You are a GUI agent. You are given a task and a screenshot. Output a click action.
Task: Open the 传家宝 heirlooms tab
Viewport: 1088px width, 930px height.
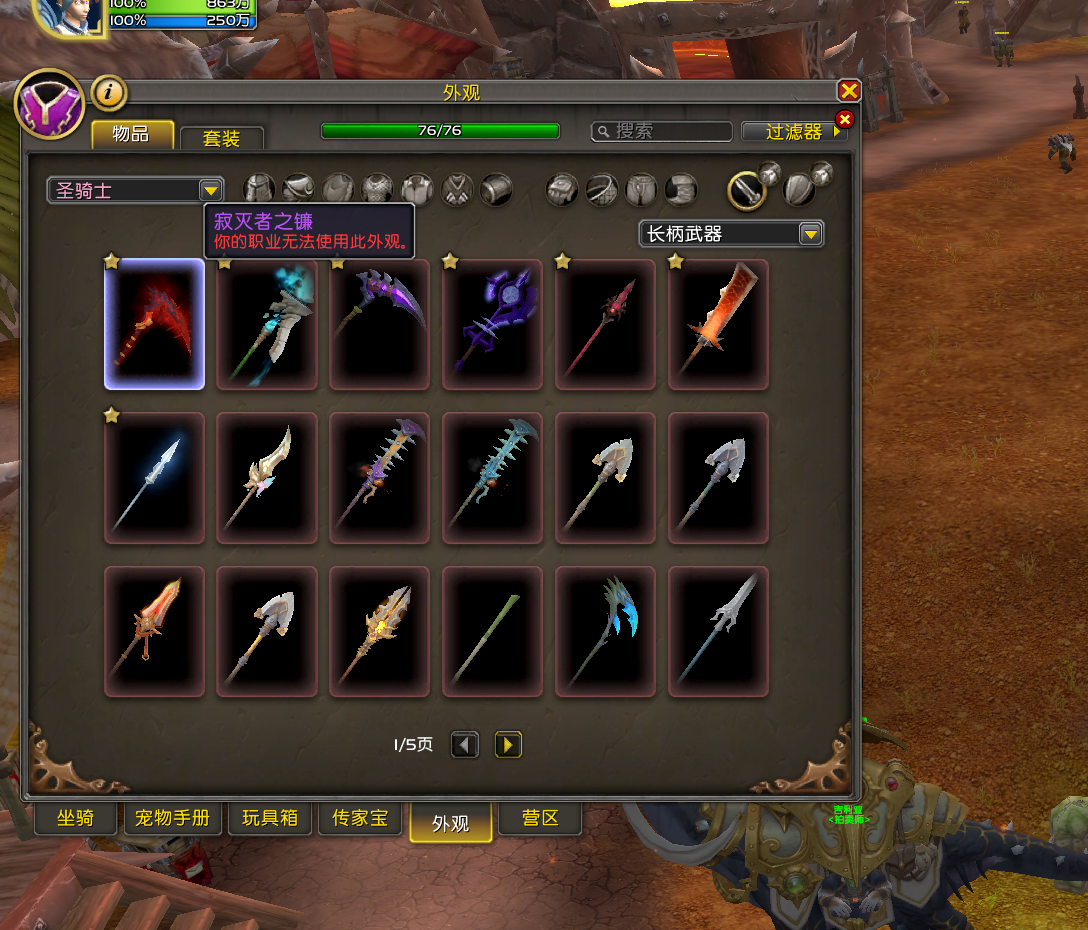(360, 818)
